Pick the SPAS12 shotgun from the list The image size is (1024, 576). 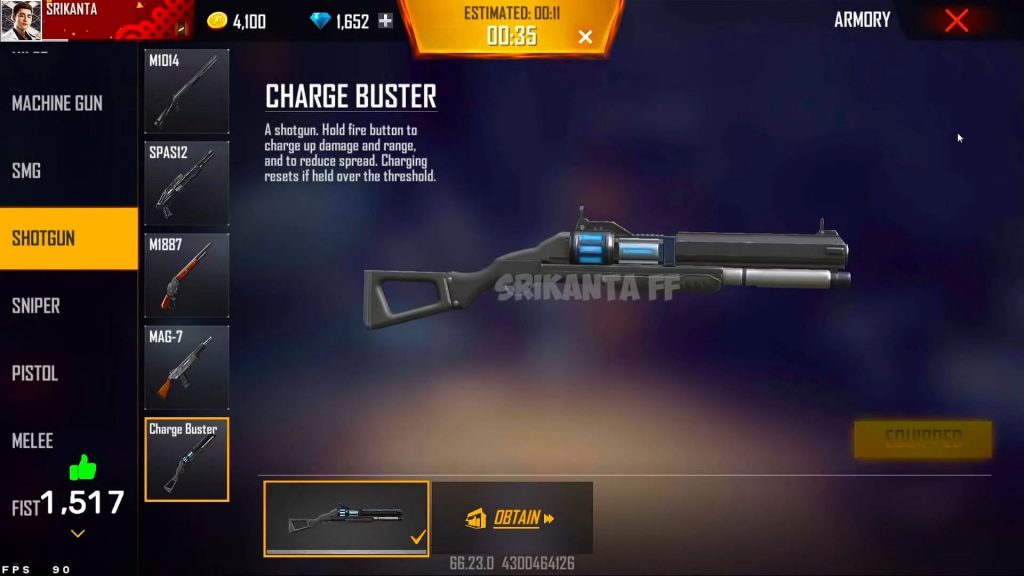187,183
